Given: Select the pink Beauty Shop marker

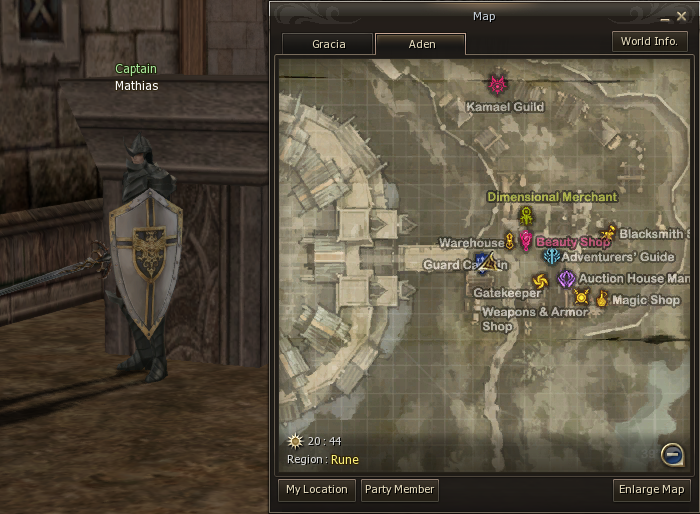Looking at the screenshot, I should click(526, 241).
